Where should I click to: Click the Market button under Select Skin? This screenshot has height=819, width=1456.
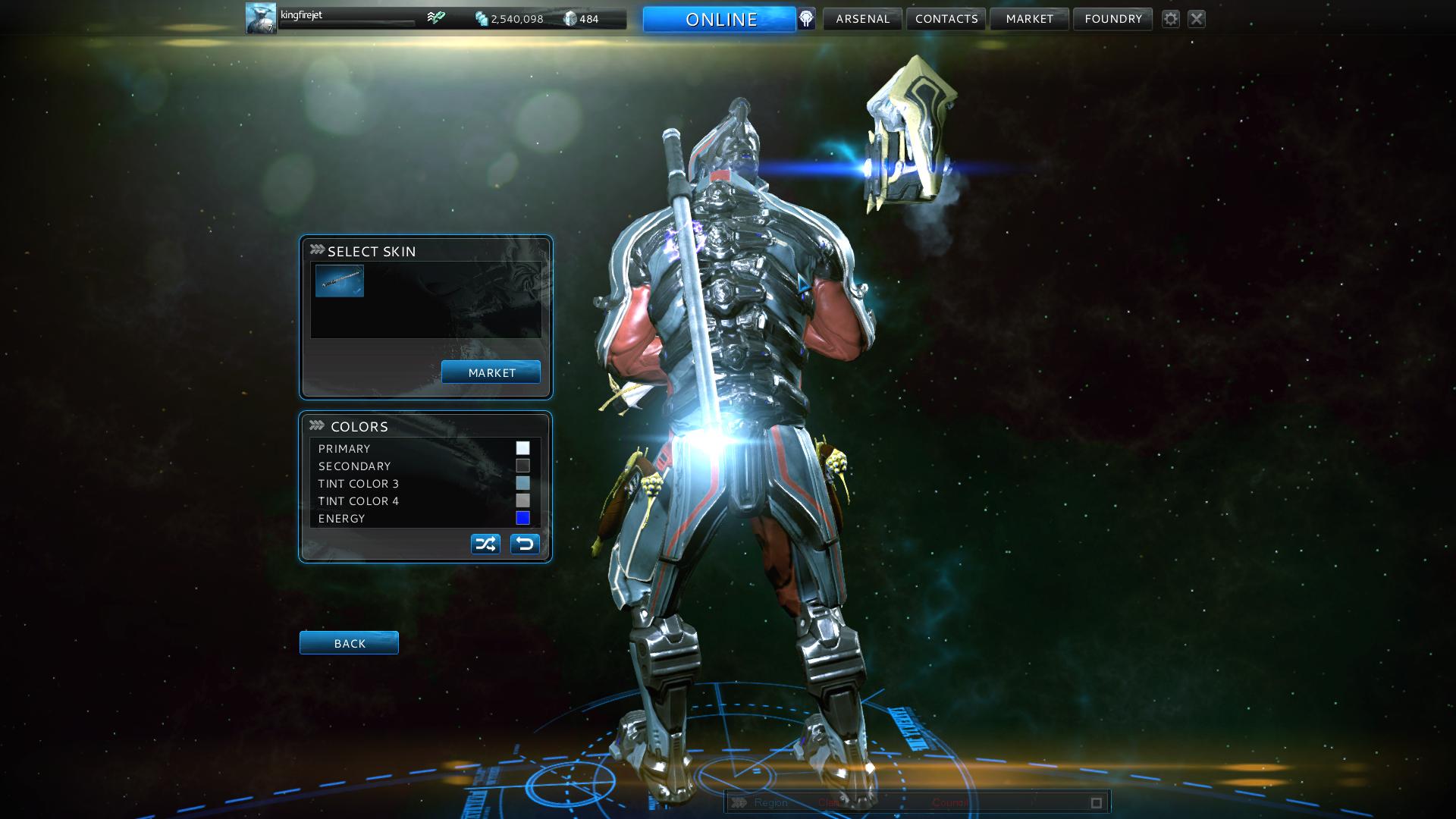(x=491, y=372)
